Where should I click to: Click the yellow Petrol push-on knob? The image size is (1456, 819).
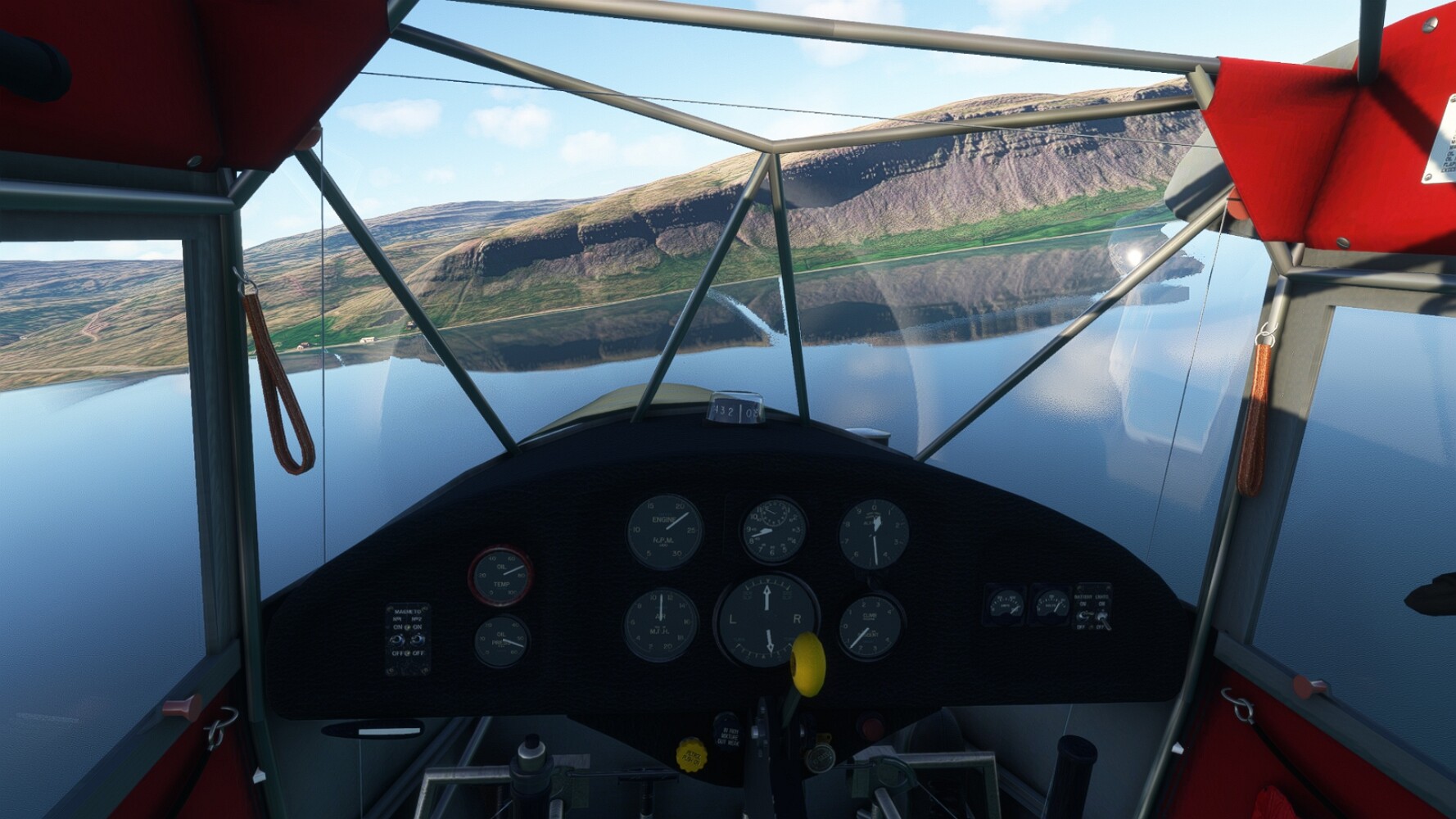coord(690,753)
